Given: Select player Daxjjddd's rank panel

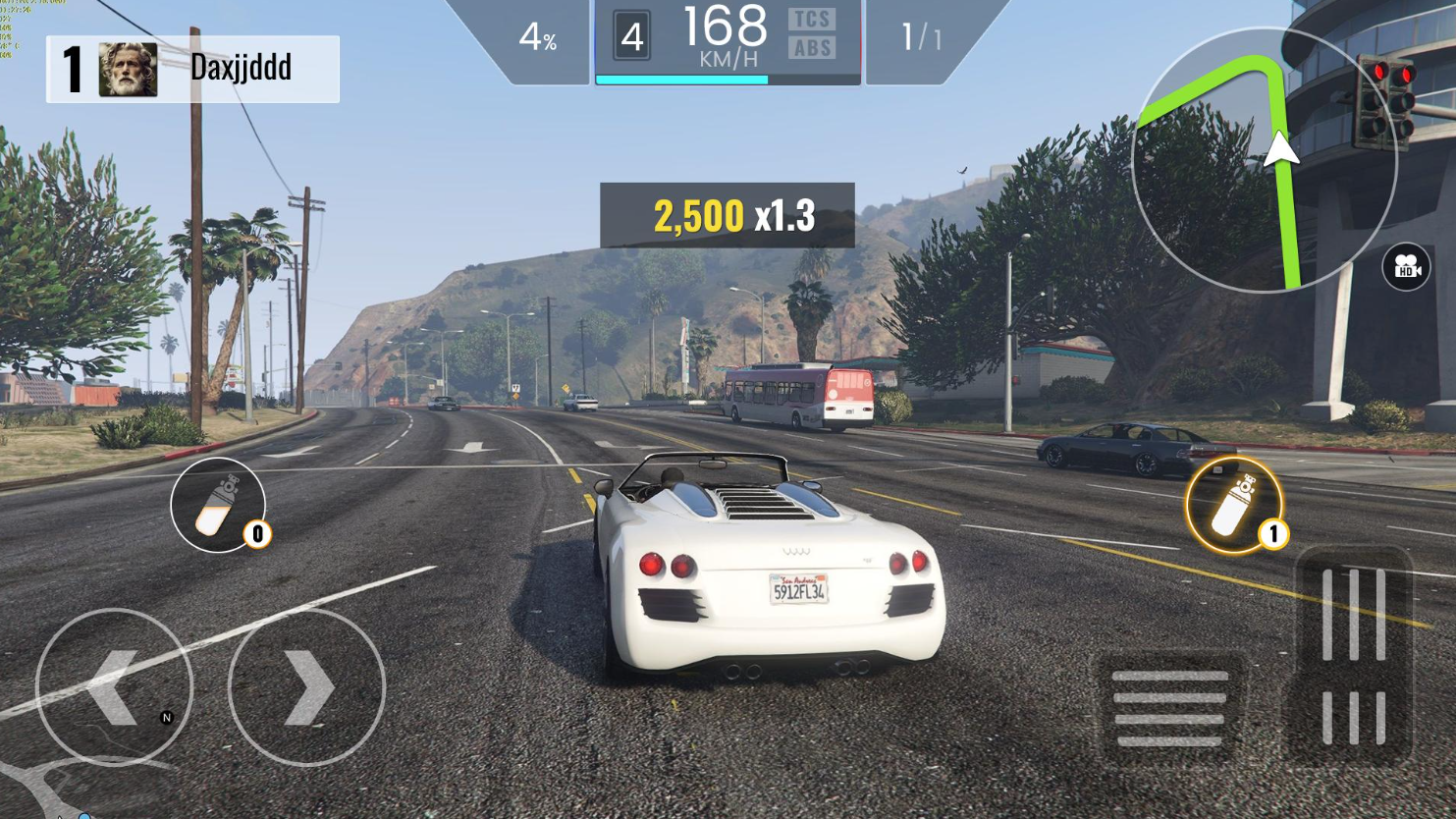Looking at the screenshot, I should tap(193, 69).
